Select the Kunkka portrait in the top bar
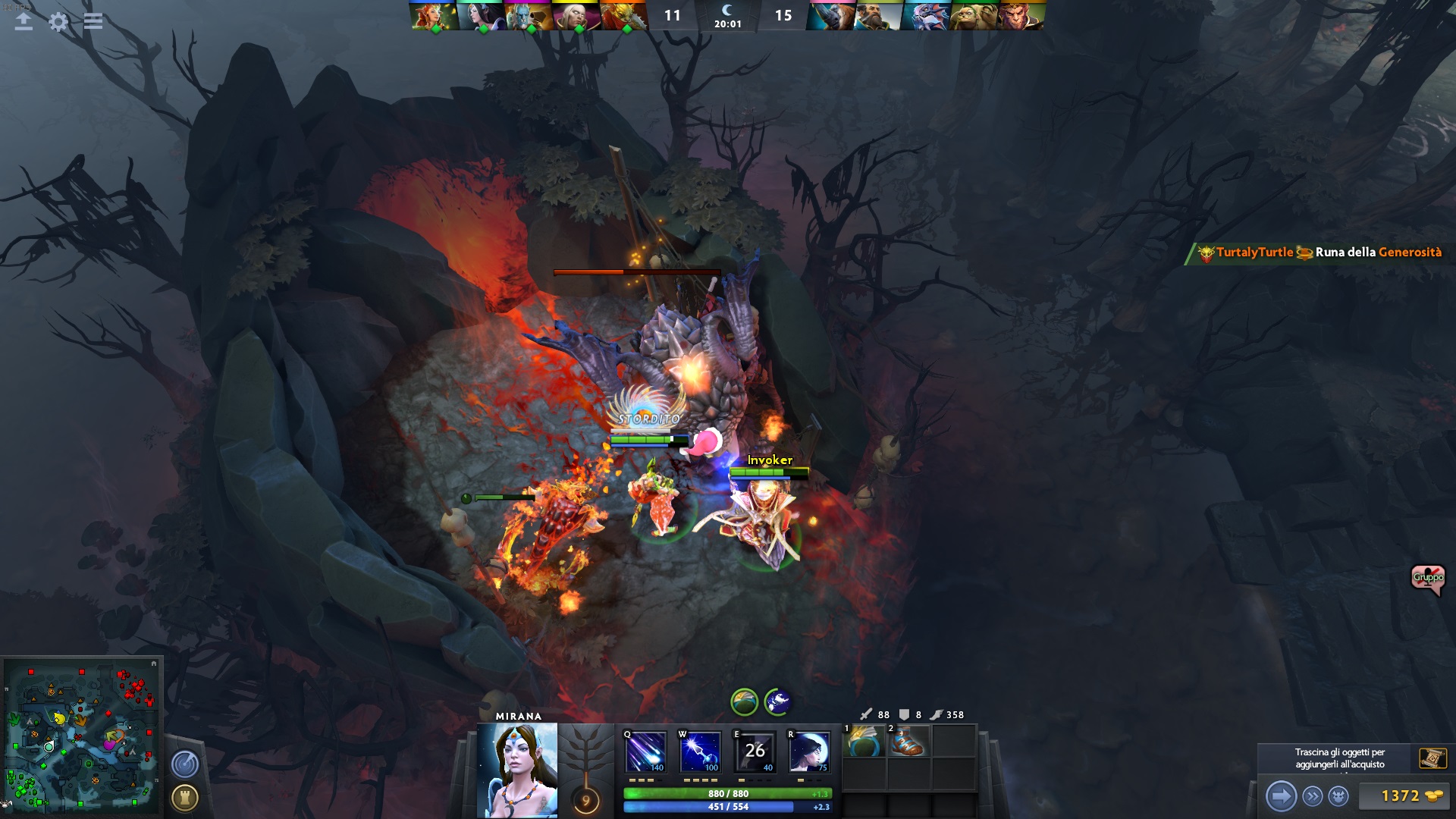The width and height of the screenshot is (1456, 819). pyautogui.click(x=878, y=16)
